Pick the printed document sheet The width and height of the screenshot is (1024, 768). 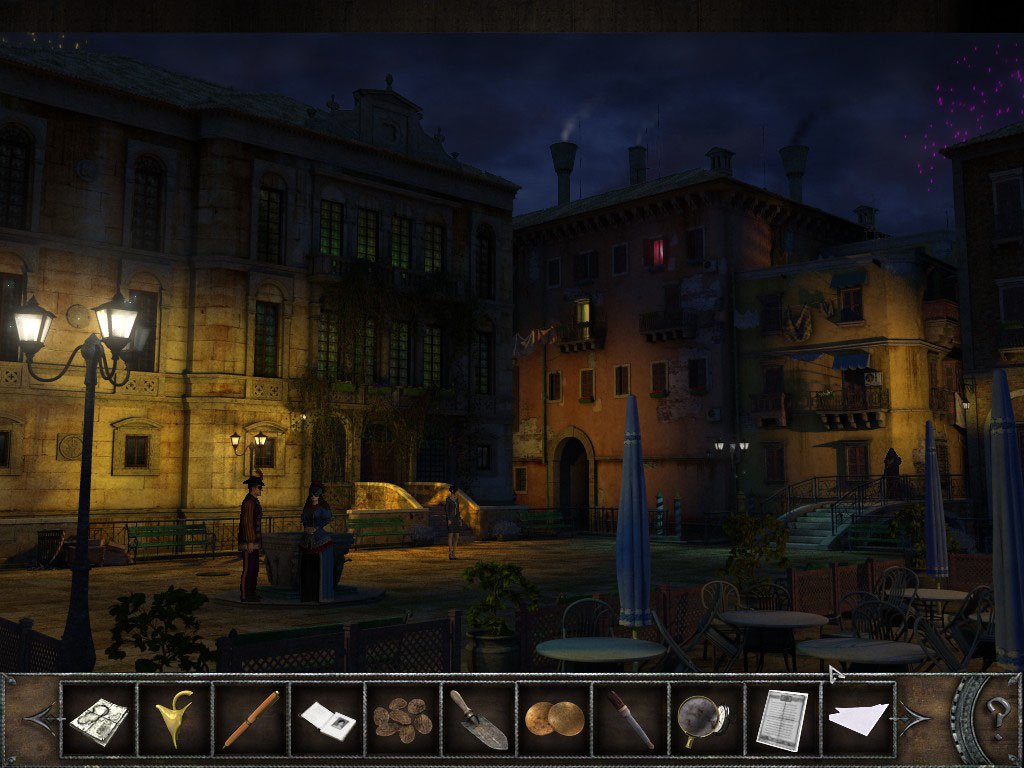click(781, 718)
